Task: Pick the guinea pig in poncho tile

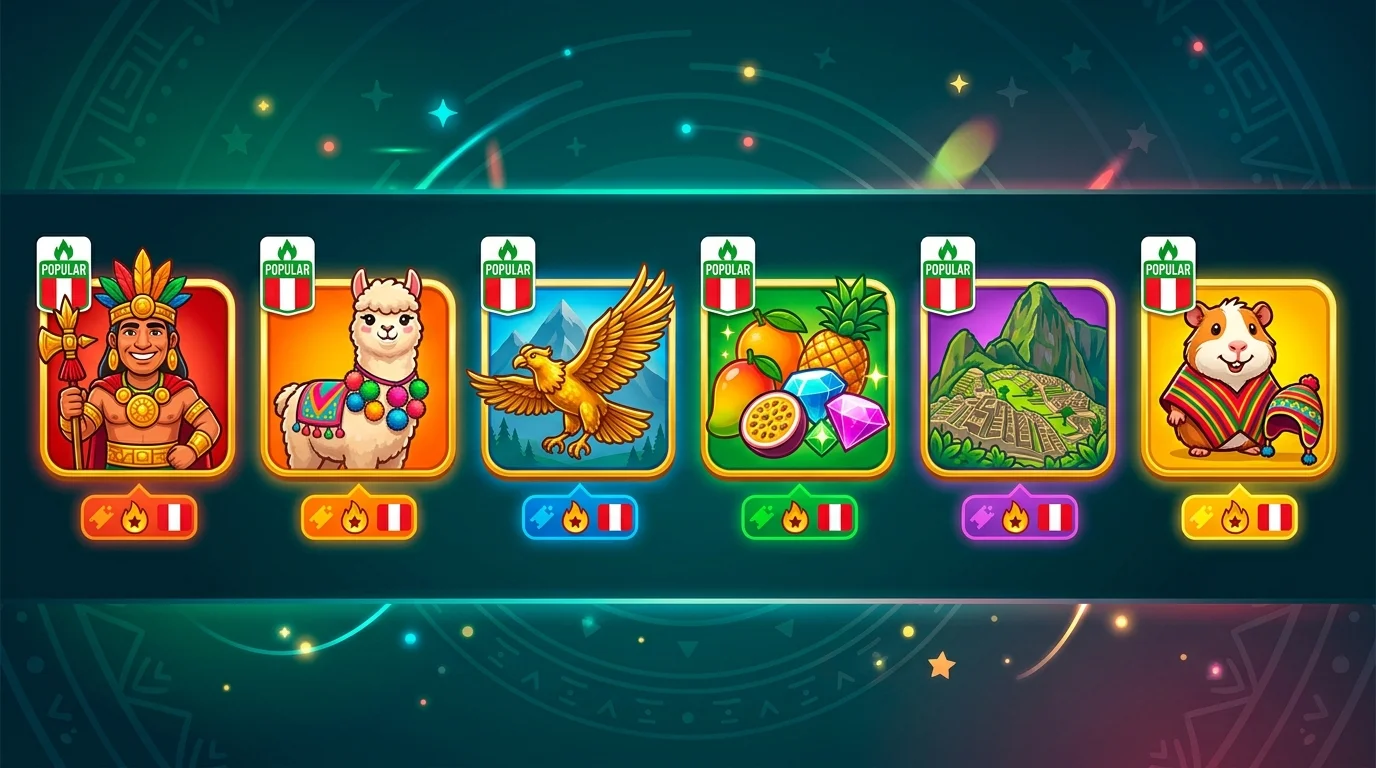Action: tap(1238, 377)
